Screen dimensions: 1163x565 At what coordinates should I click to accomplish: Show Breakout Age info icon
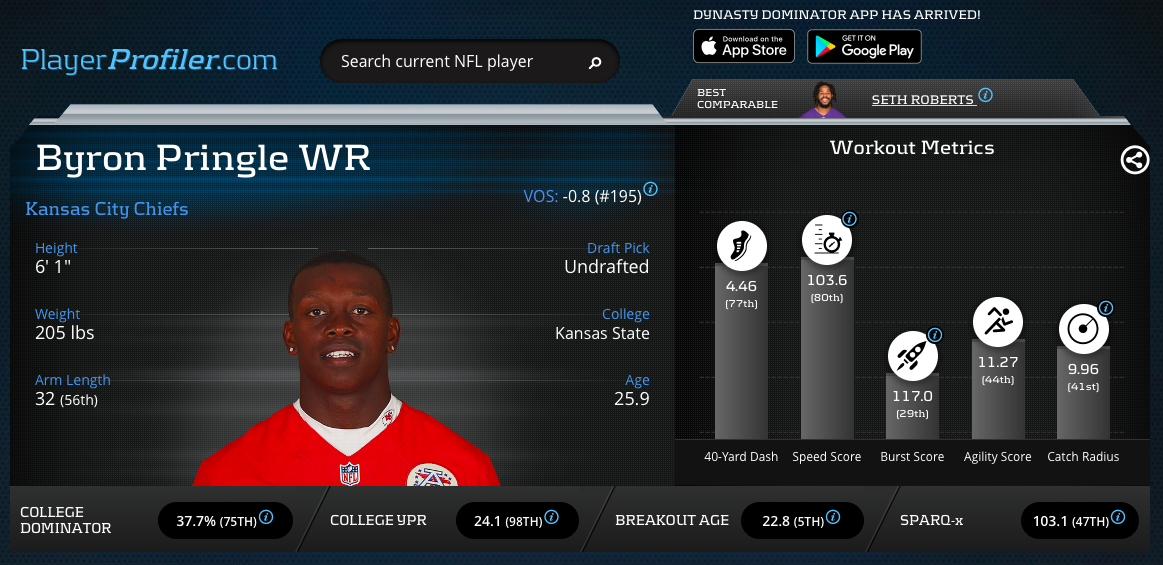coord(833,518)
